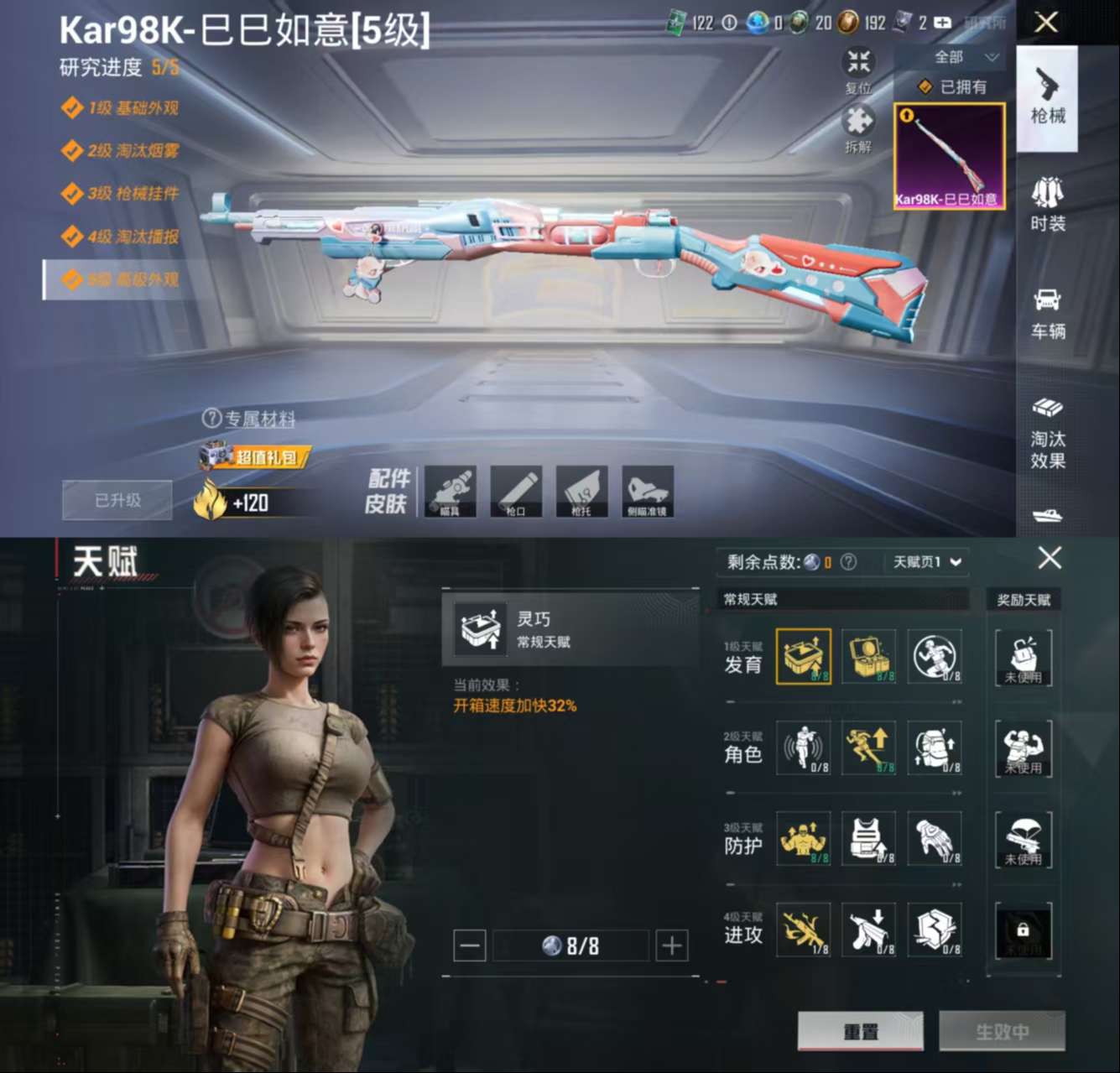Click the 重置 reset talents button
This screenshot has height=1073, width=1120.
860,1031
